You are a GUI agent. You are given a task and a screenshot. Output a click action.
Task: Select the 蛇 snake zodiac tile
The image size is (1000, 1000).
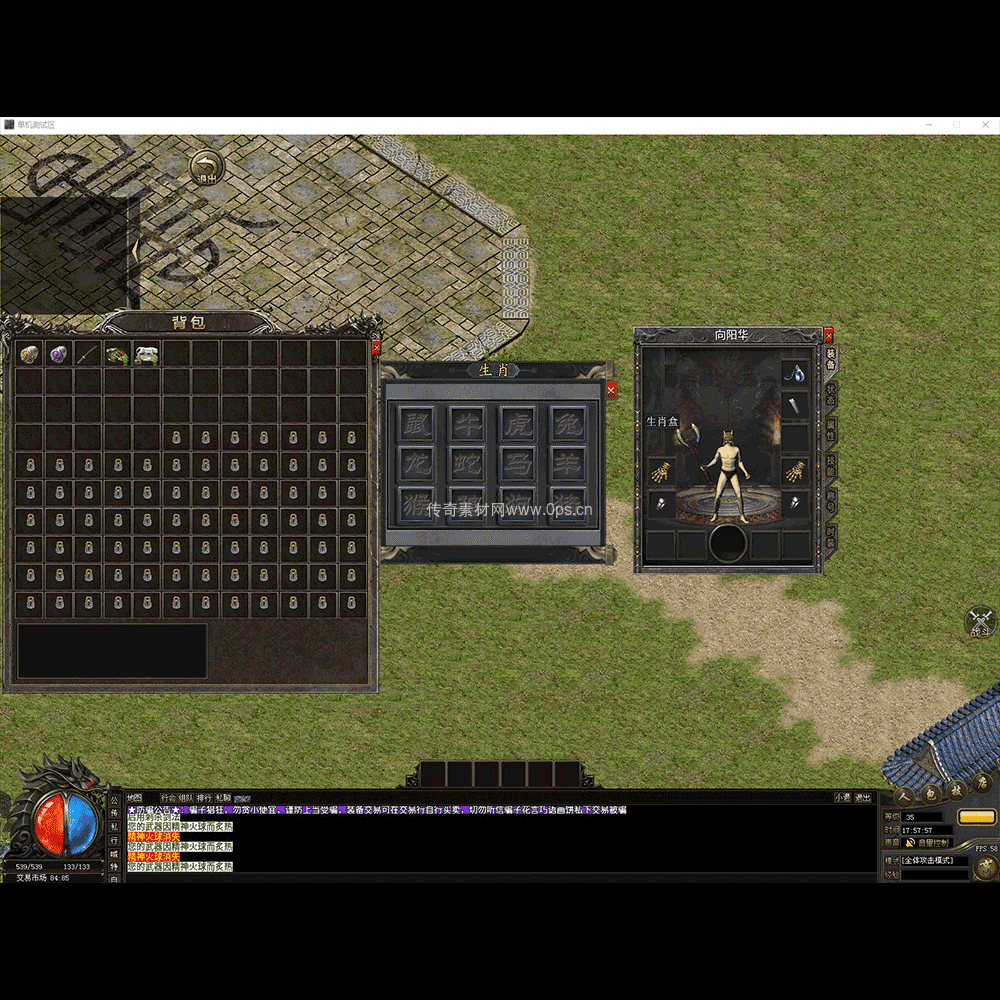point(466,462)
